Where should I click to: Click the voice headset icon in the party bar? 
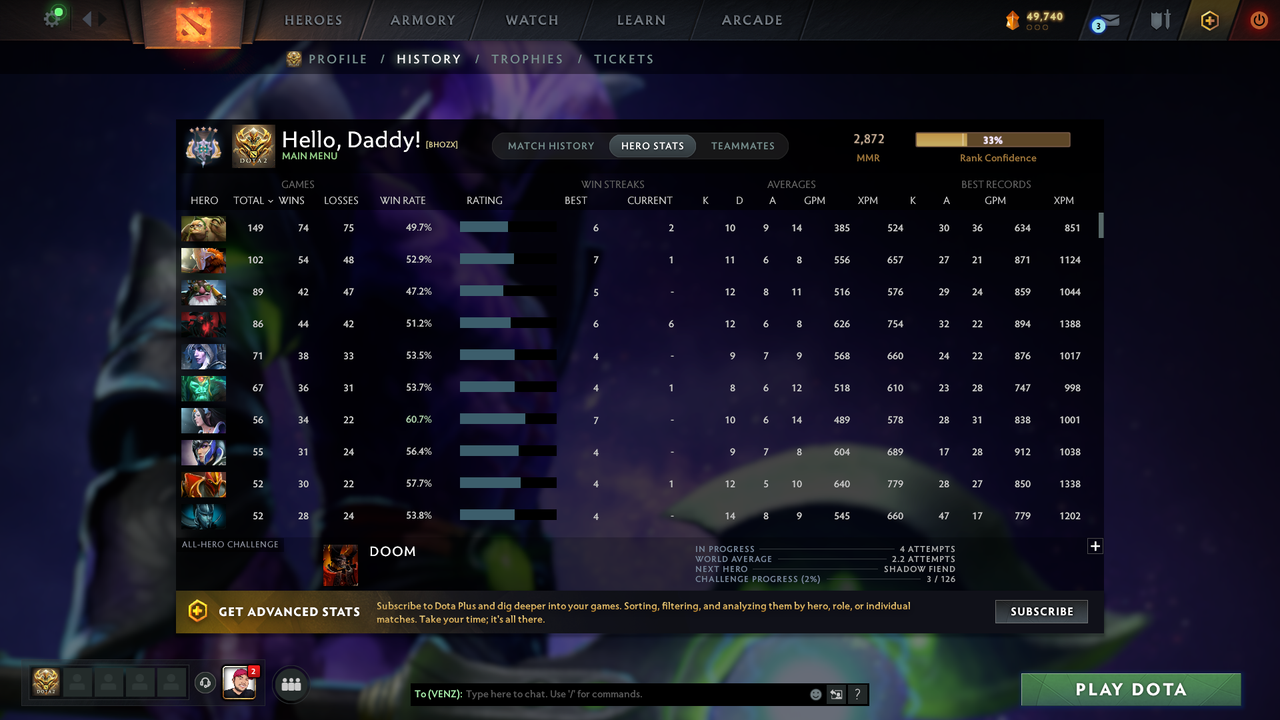tap(207, 683)
